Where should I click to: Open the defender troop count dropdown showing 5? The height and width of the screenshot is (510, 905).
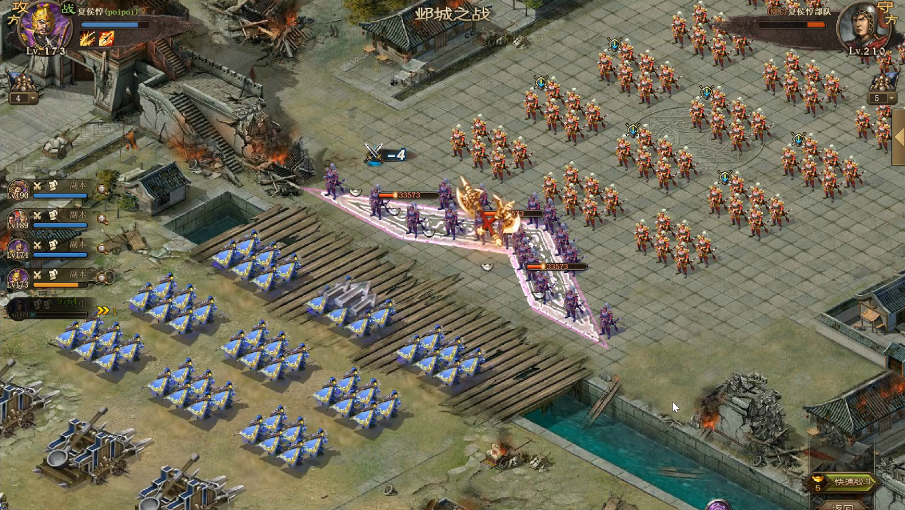coord(880,98)
